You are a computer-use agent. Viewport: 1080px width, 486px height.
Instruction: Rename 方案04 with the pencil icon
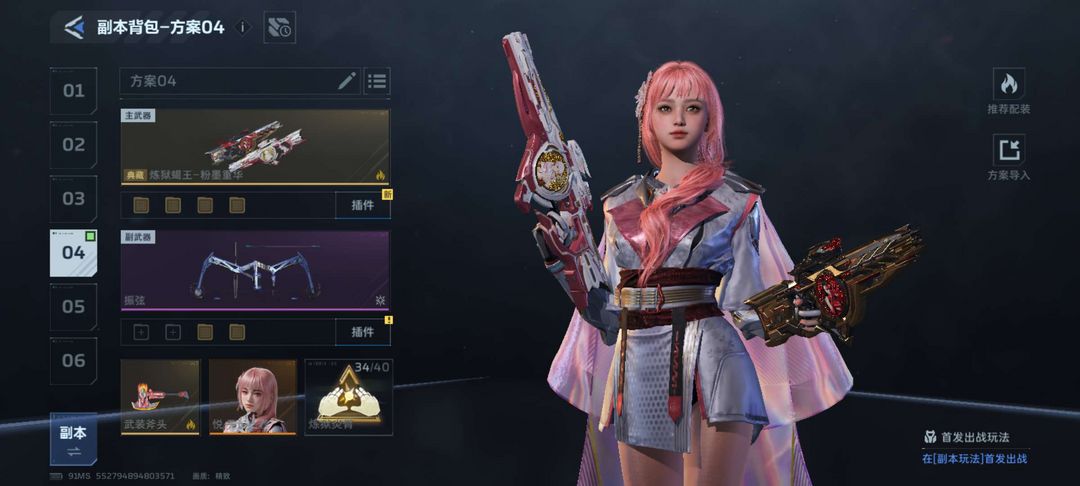click(347, 81)
